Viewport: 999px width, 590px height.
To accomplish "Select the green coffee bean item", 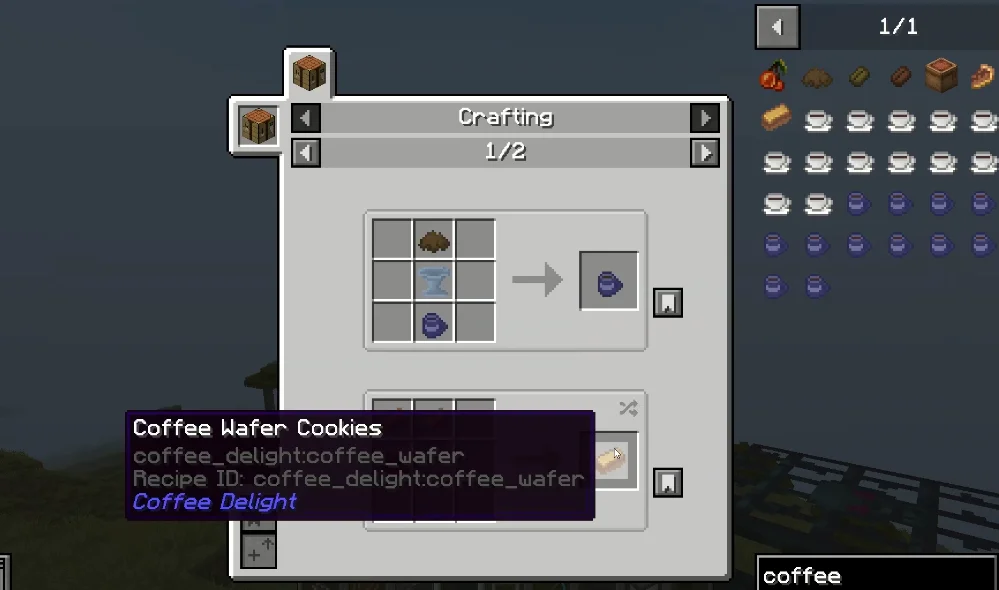I will 859,77.
